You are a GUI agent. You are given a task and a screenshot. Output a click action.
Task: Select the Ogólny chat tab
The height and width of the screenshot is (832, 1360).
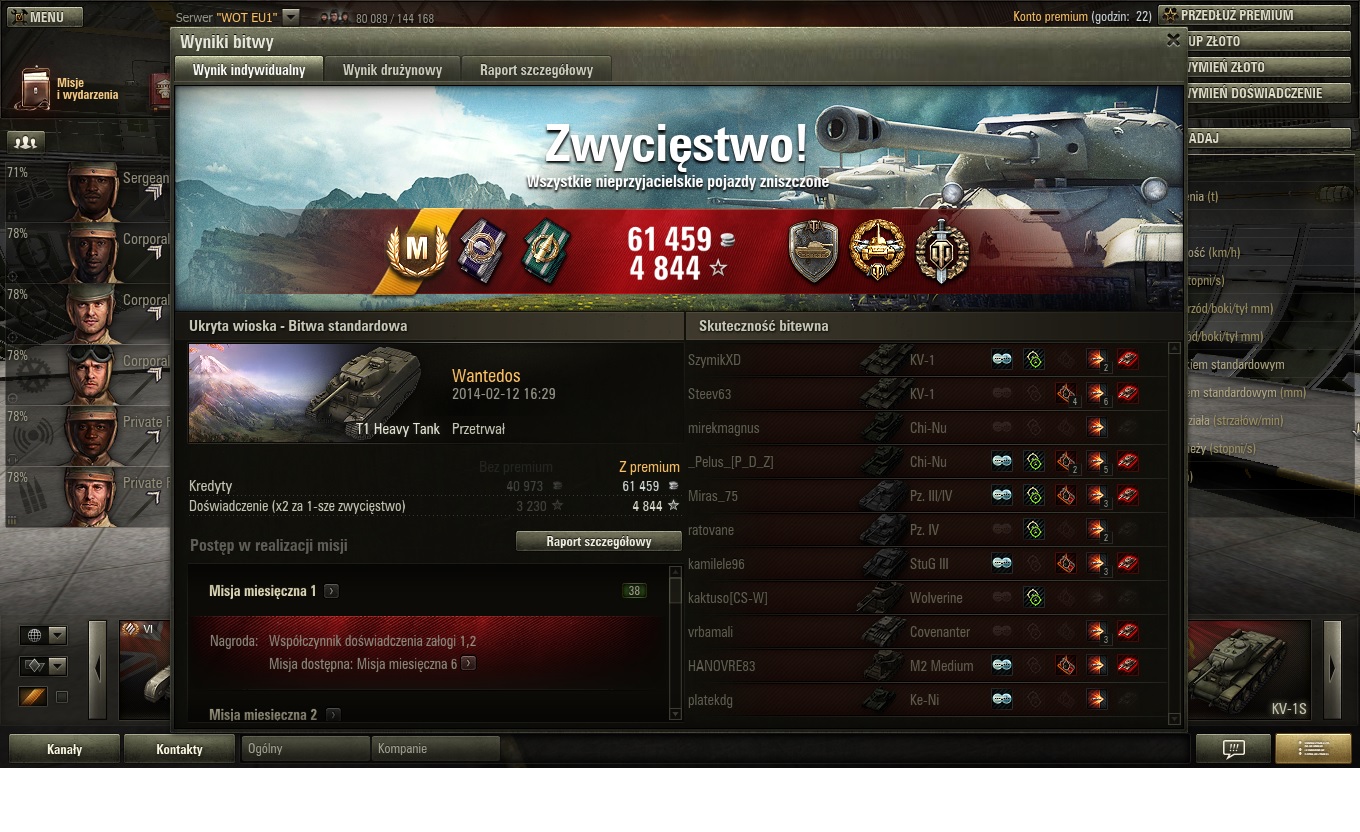coord(305,748)
